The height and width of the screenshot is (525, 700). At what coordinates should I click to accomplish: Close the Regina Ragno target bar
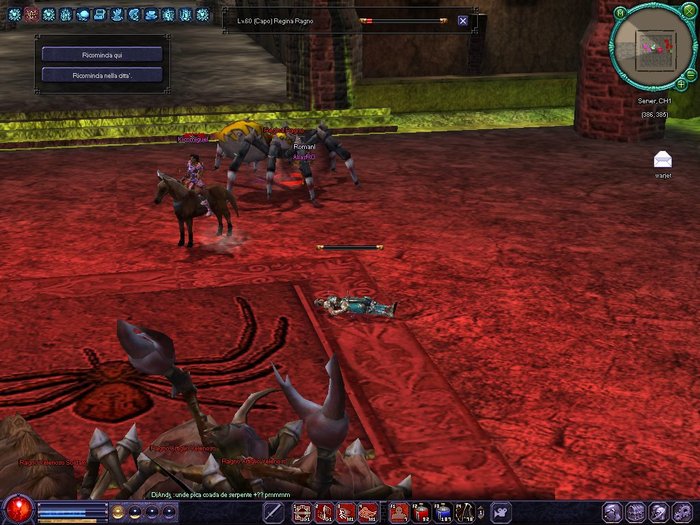coord(463,20)
